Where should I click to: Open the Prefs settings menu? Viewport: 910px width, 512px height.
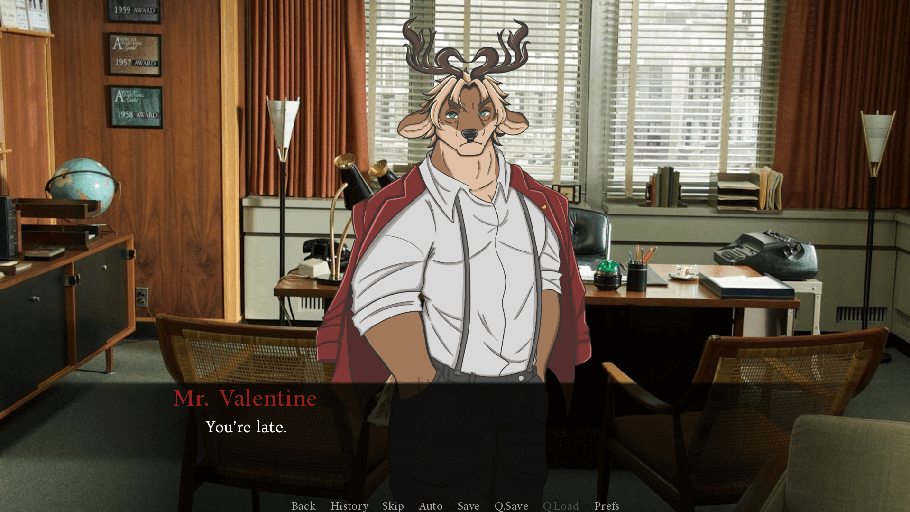[x=607, y=506]
